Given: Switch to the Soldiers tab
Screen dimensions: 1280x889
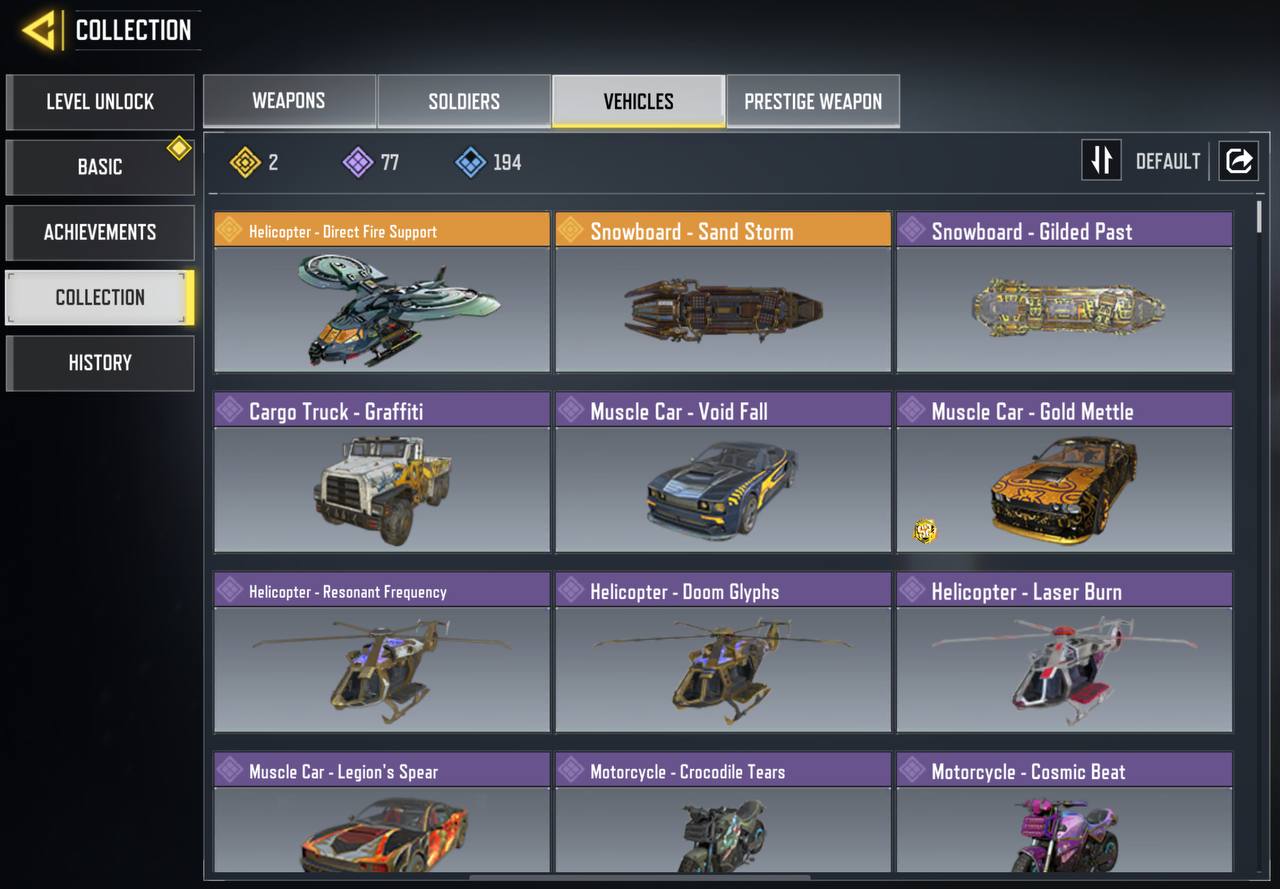Looking at the screenshot, I should (464, 101).
